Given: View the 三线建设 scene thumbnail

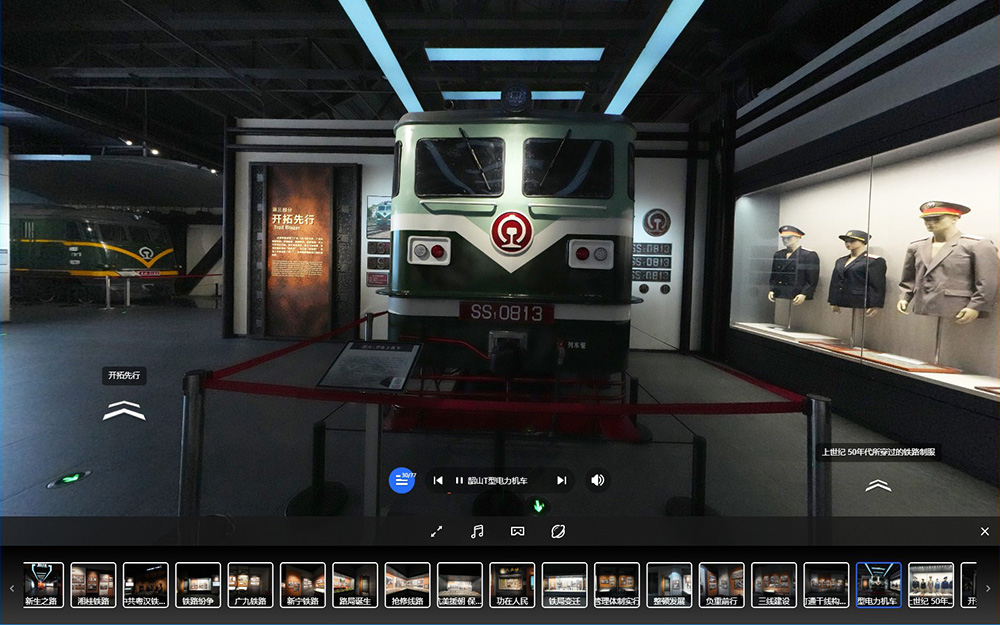Looking at the screenshot, I should (x=774, y=585).
